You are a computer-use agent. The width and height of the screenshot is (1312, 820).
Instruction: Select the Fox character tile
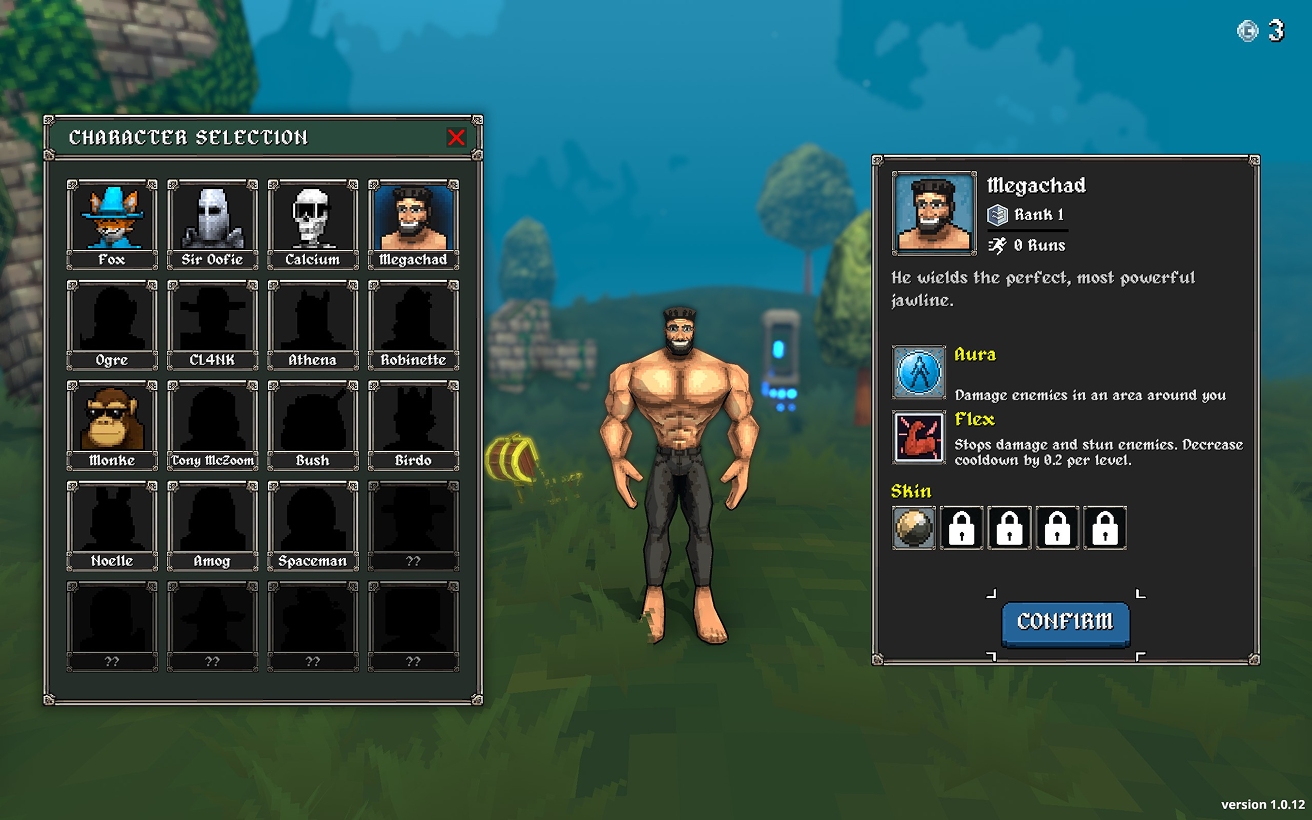(x=112, y=222)
